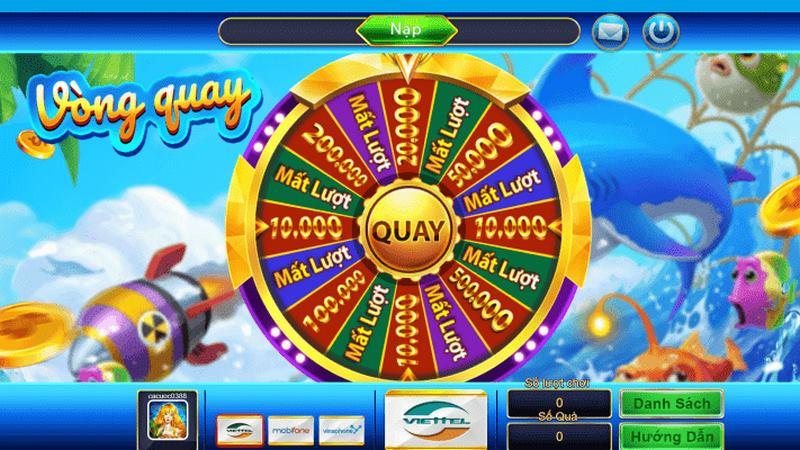Pick the Vinaphone carrier card
This screenshot has height=450, width=800.
(342, 428)
